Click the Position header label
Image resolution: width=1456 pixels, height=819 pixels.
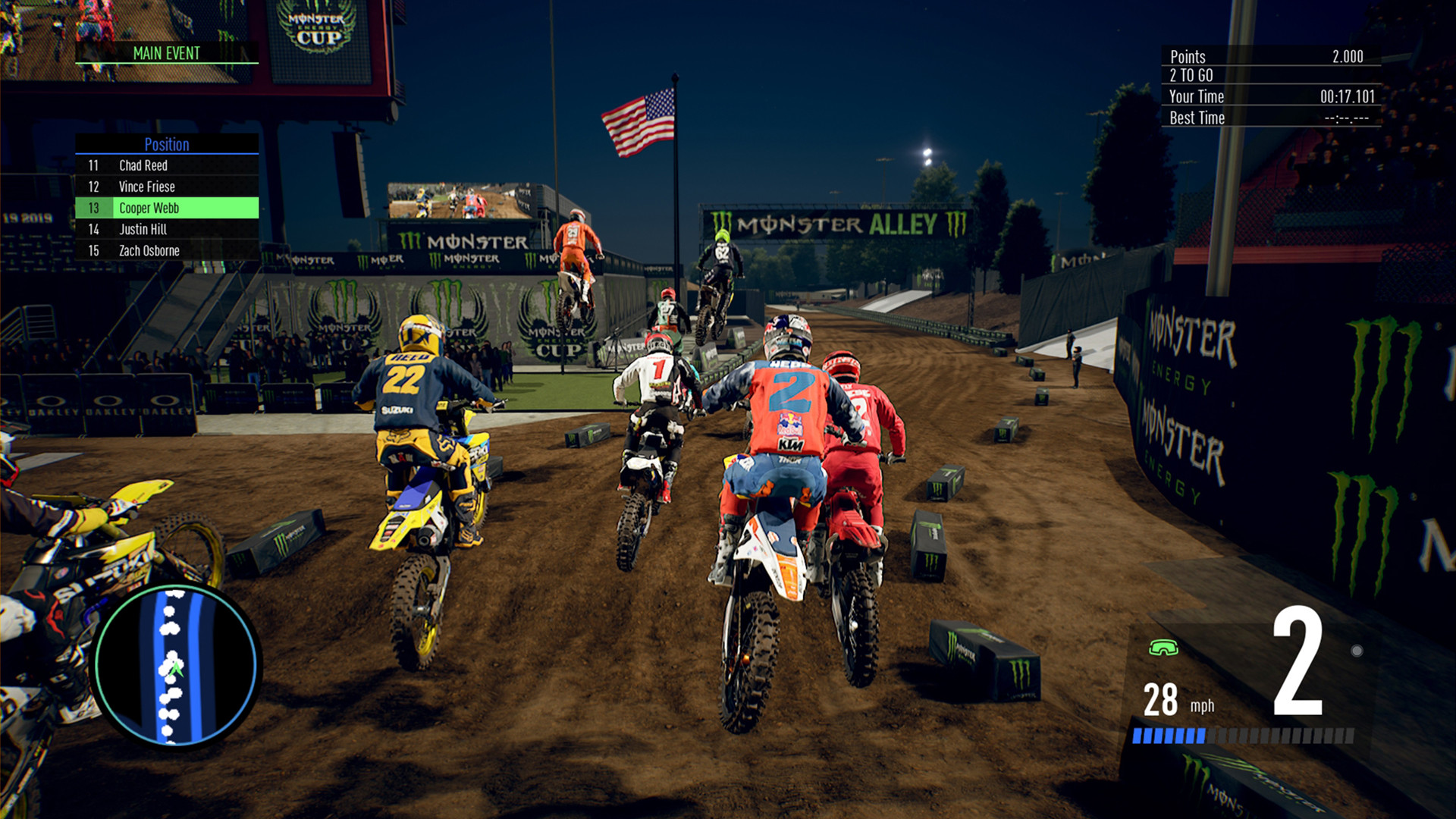167,145
